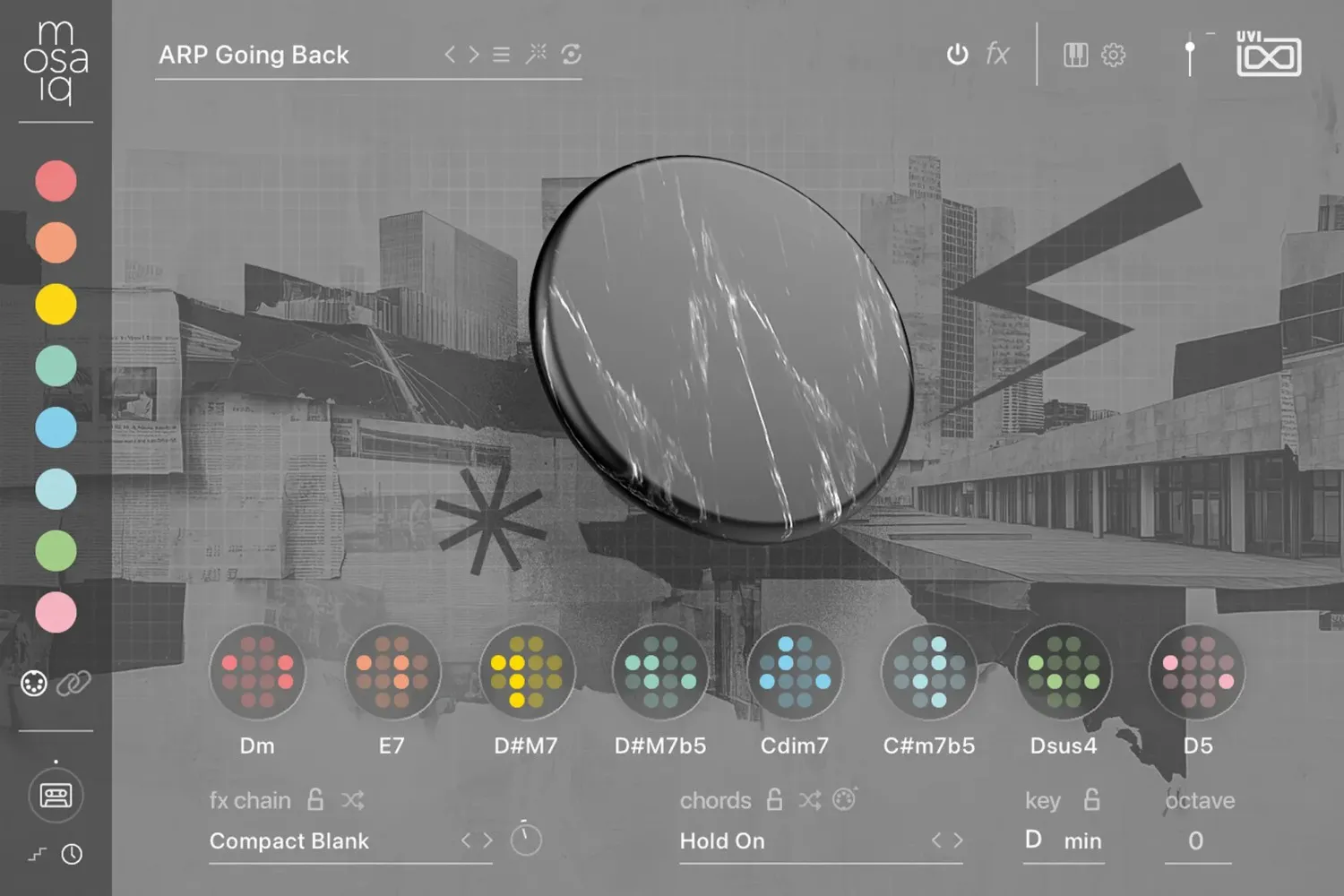Toggle the key lock icon
Viewport: 1344px width, 896px height.
[1091, 799]
